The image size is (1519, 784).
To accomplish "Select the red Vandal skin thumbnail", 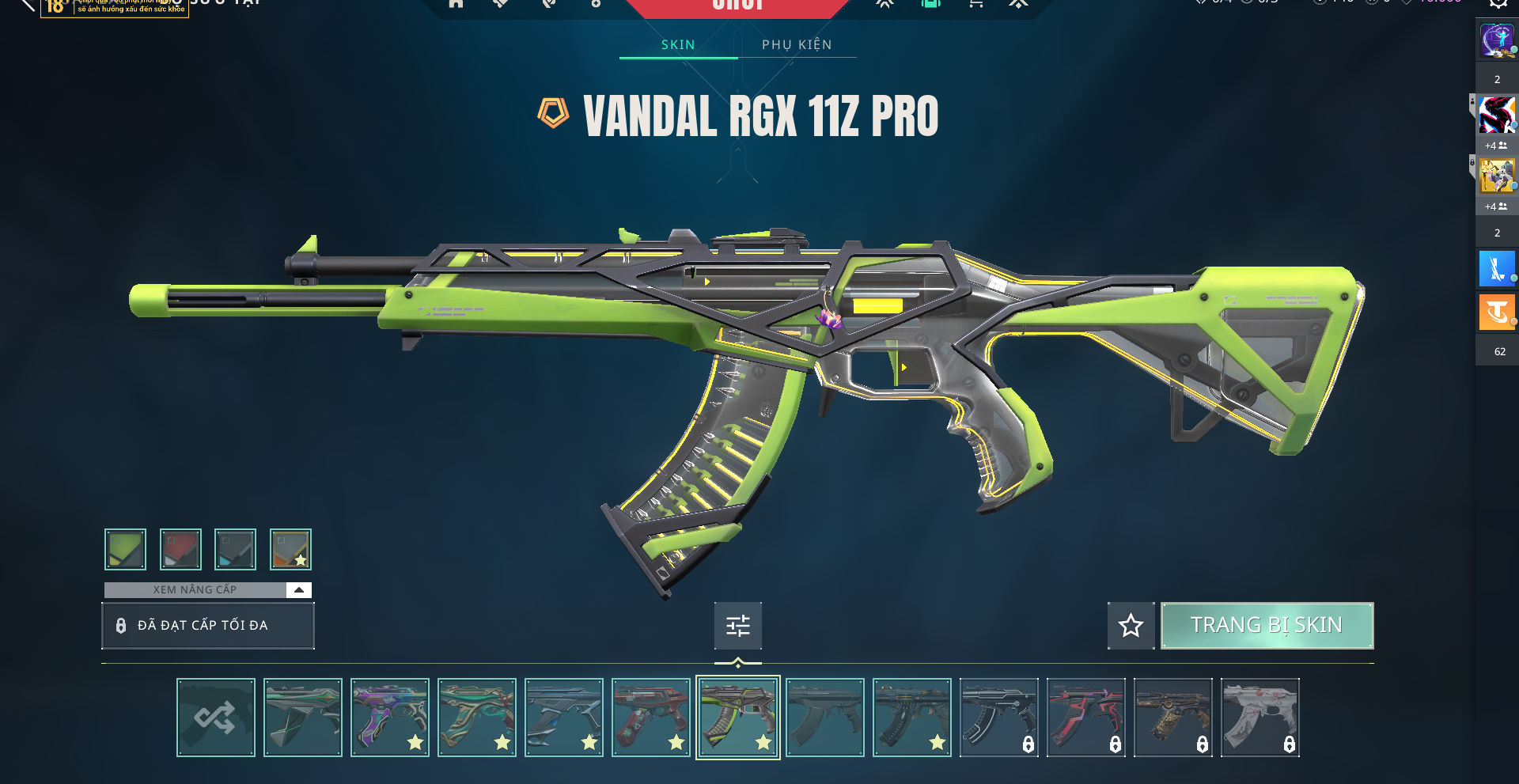I will (x=651, y=718).
